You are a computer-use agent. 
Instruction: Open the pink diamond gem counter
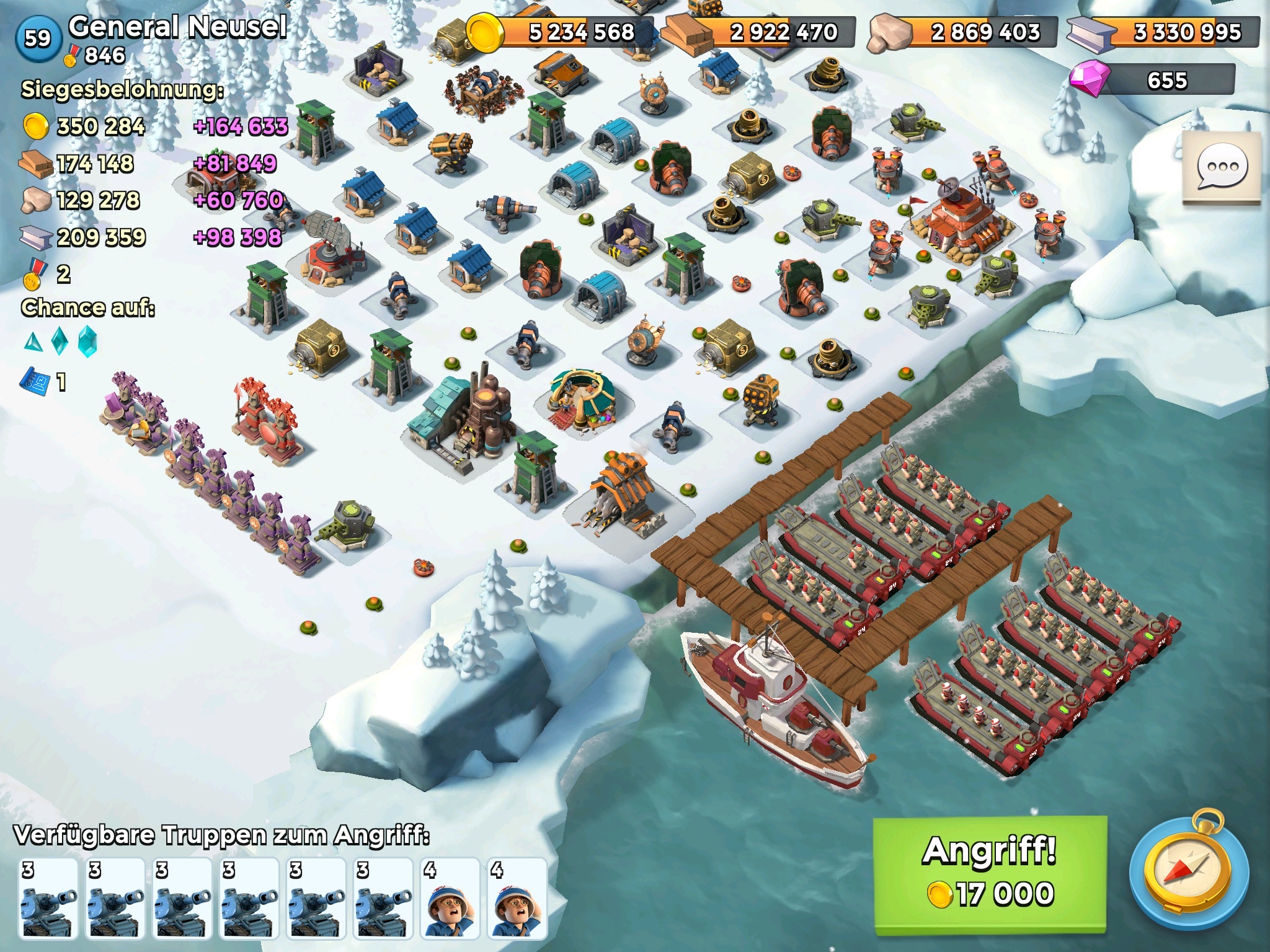coord(1152,81)
